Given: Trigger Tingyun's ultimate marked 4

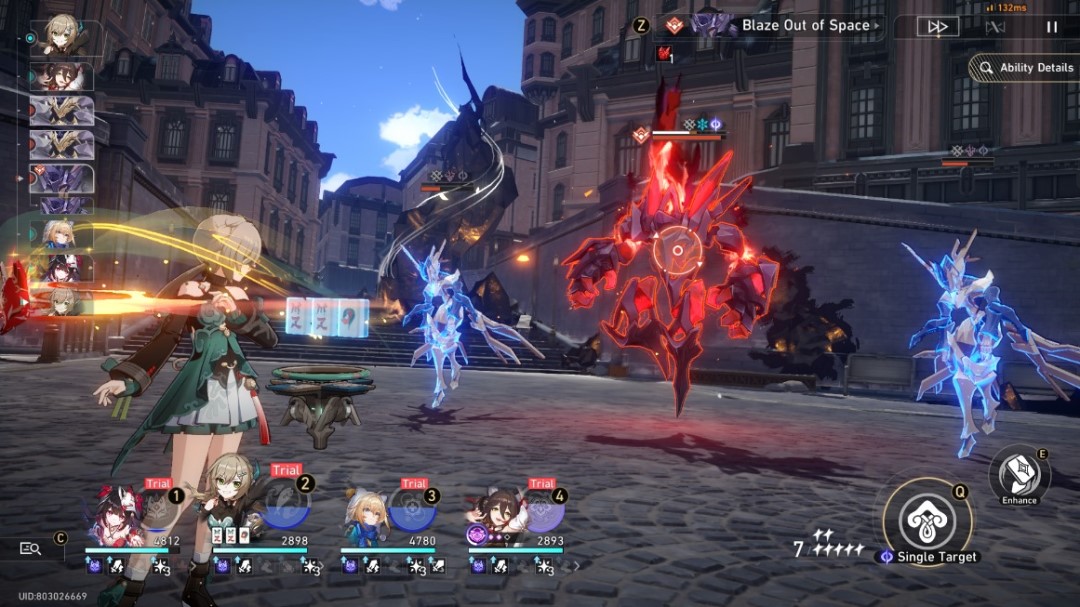Looking at the screenshot, I should click(543, 512).
